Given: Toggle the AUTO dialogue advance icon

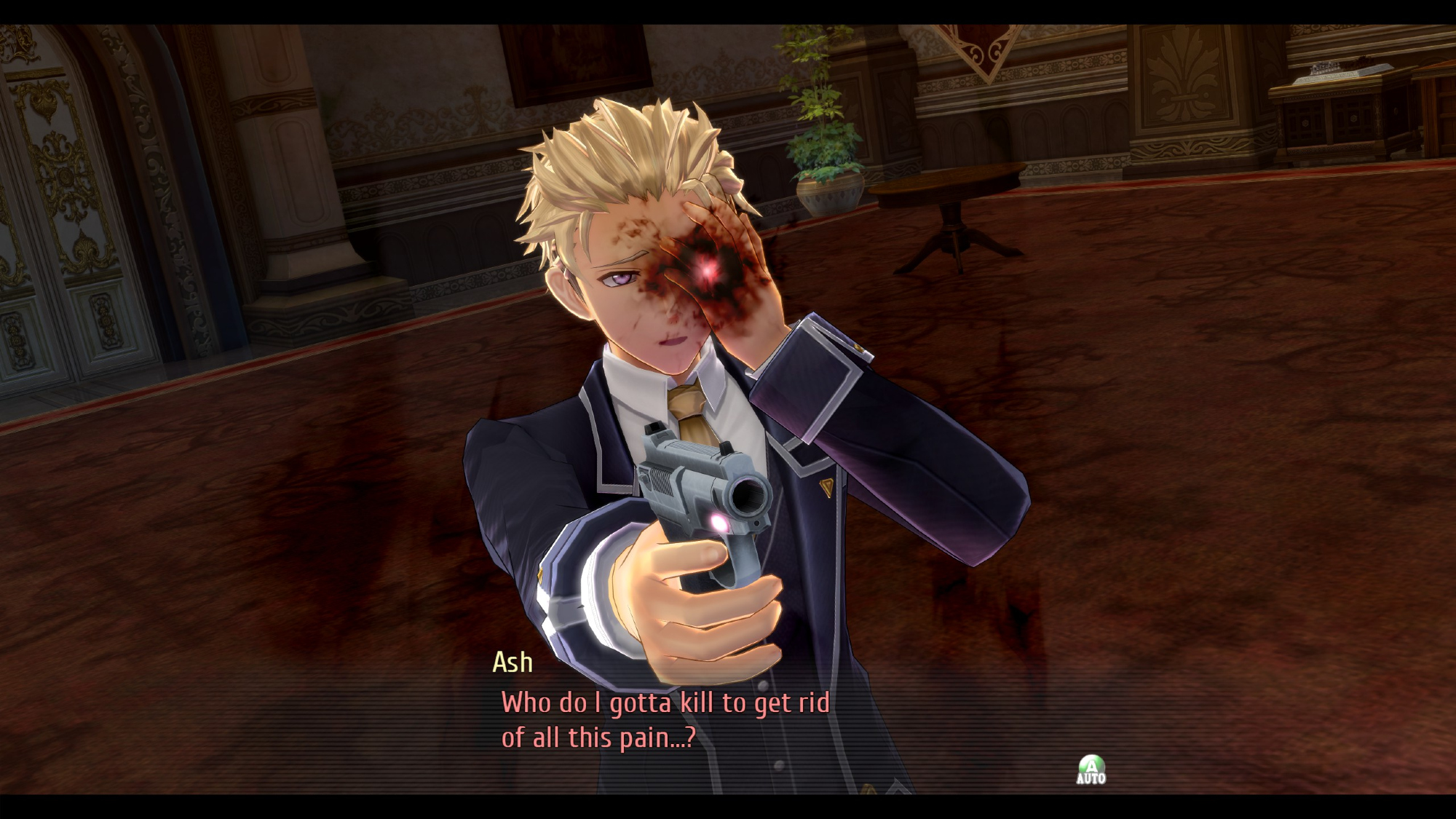Looking at the screenshot, I should coord(1091,769).
